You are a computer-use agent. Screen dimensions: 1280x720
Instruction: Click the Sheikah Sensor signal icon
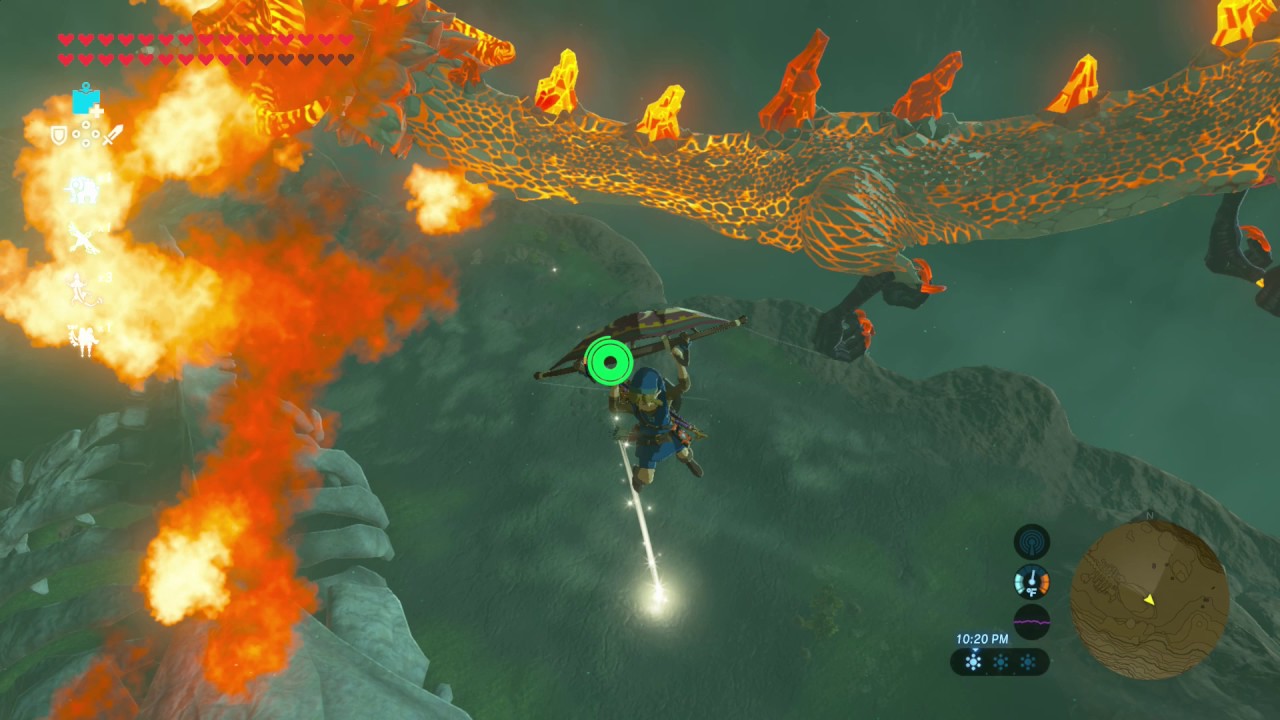[1032, 542]
